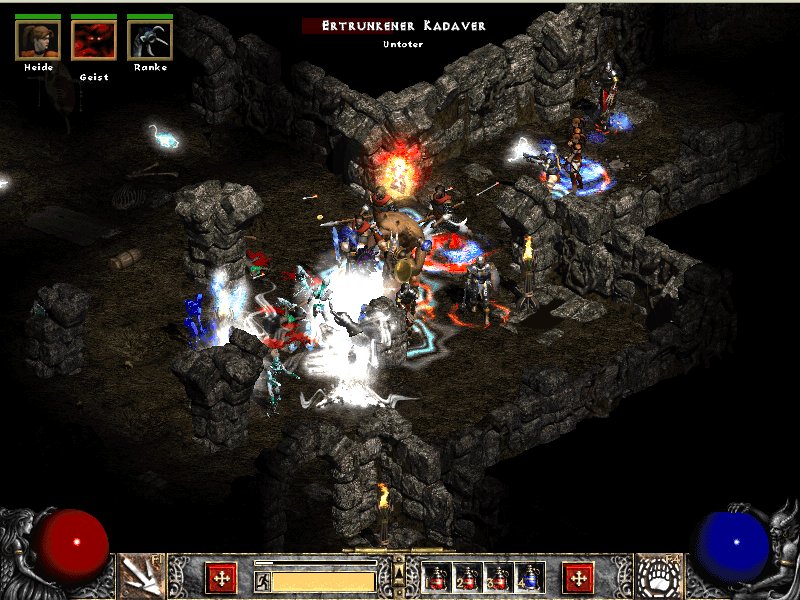800x600 pixels.
Task: Open the bear paw right-click skill selector
Action: point(659,576)
